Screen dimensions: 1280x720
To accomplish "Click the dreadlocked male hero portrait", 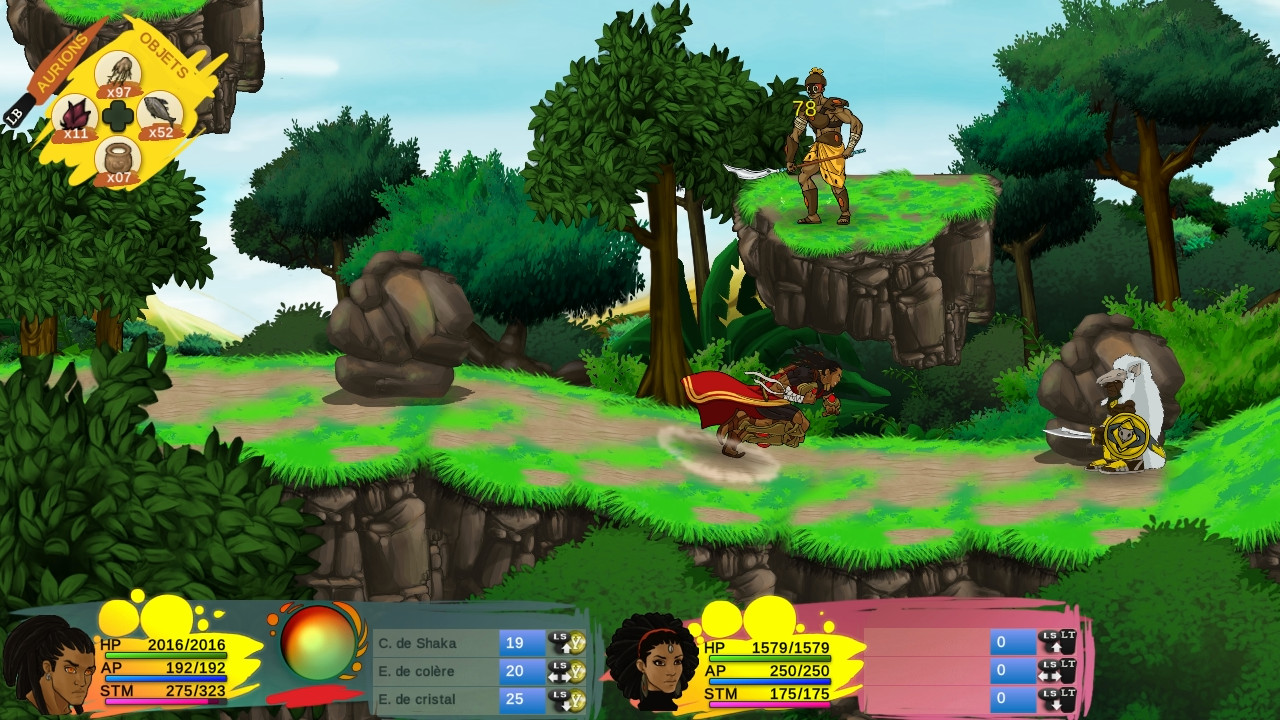I will tap(45, 665).
